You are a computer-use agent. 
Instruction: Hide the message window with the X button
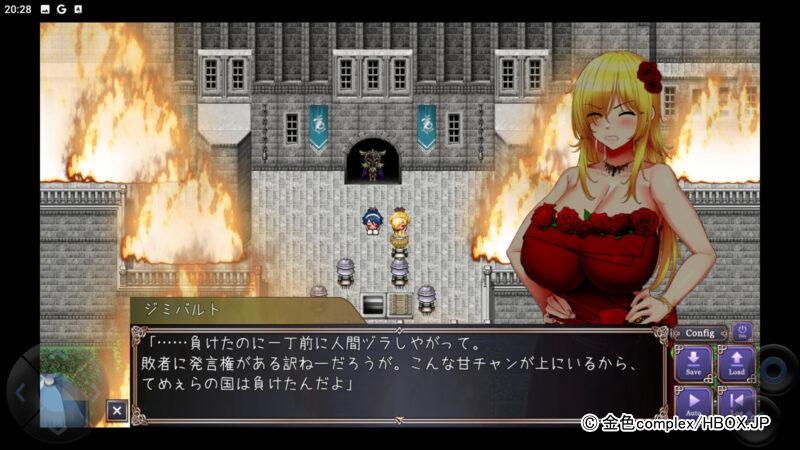coord(117,410)
